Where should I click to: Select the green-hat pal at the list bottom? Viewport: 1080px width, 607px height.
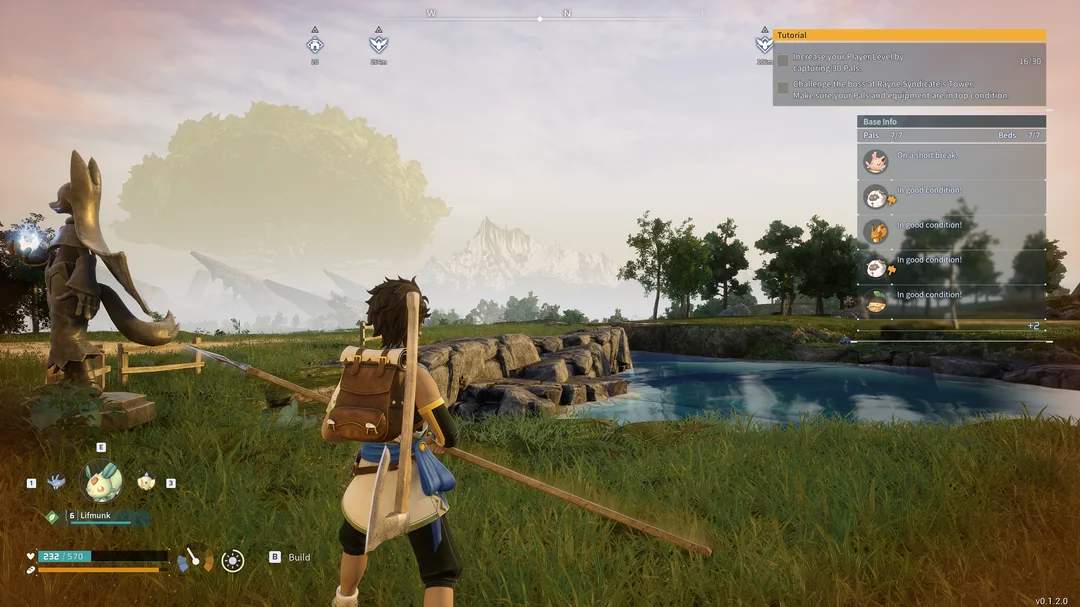[876, 300]
